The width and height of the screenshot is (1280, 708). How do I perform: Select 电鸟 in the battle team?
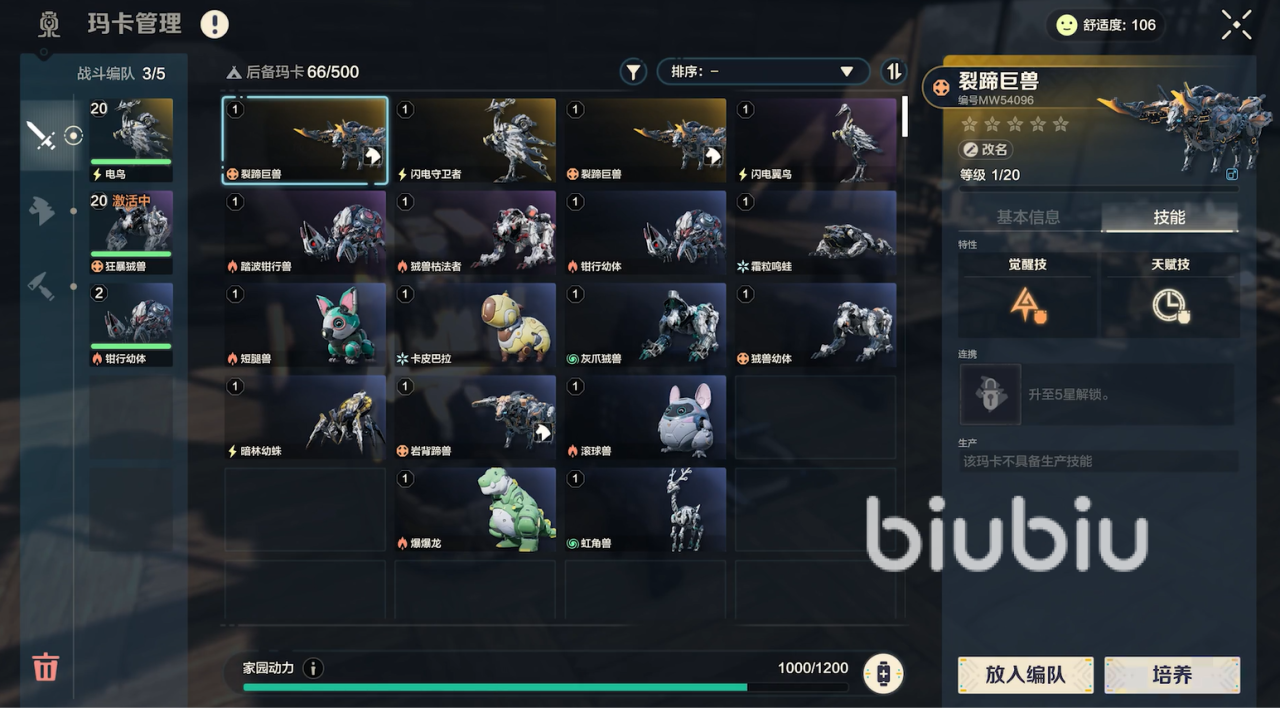(x=131, y=139)
